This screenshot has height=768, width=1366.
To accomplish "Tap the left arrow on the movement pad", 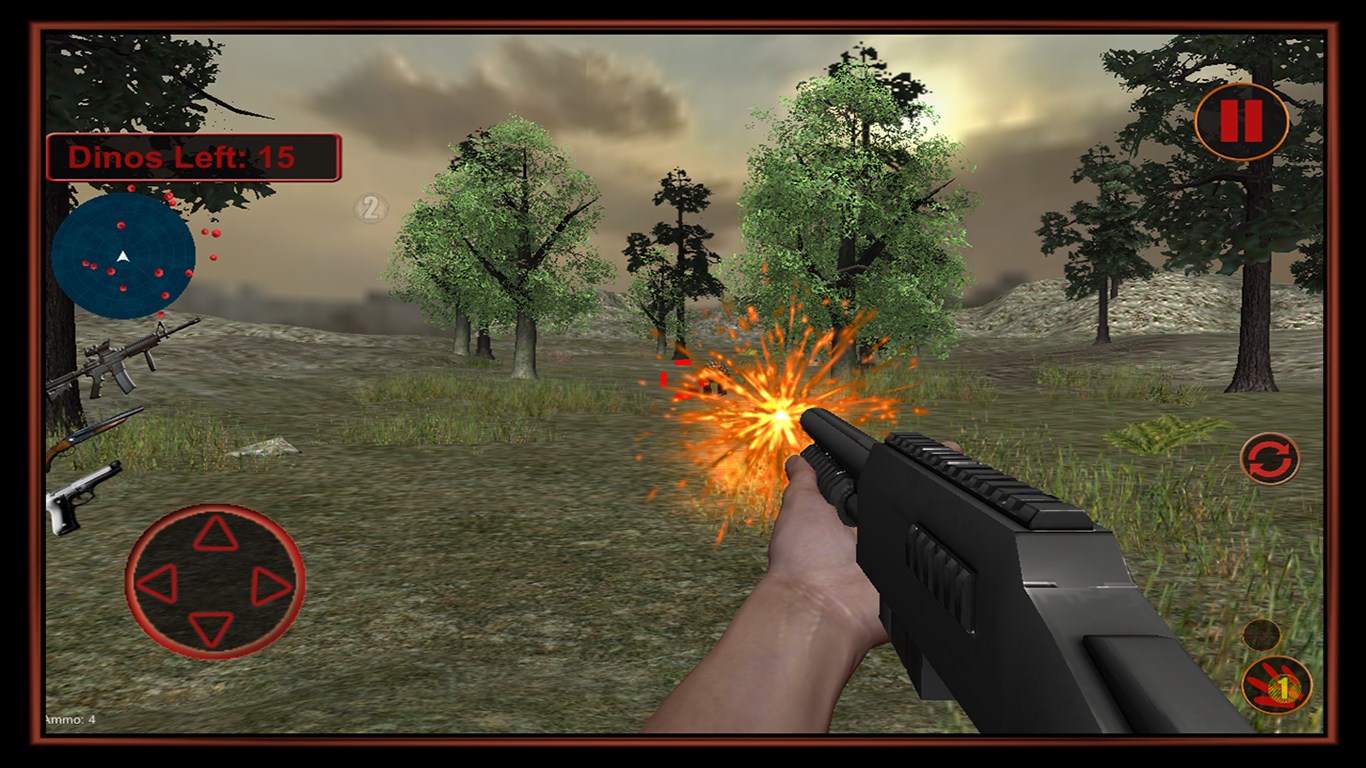I will coord(157,583).
